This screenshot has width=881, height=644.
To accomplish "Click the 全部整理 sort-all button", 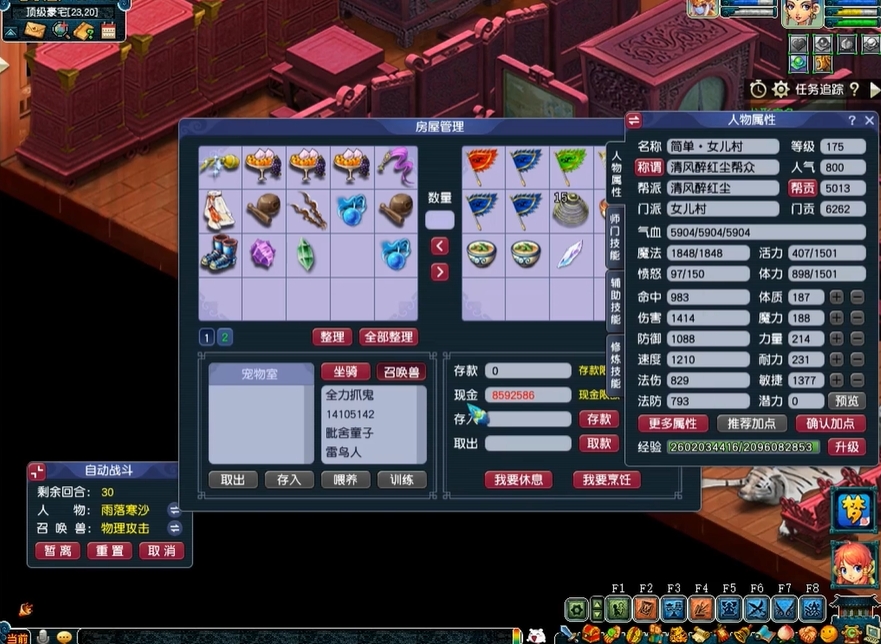I will pos(389,337).
